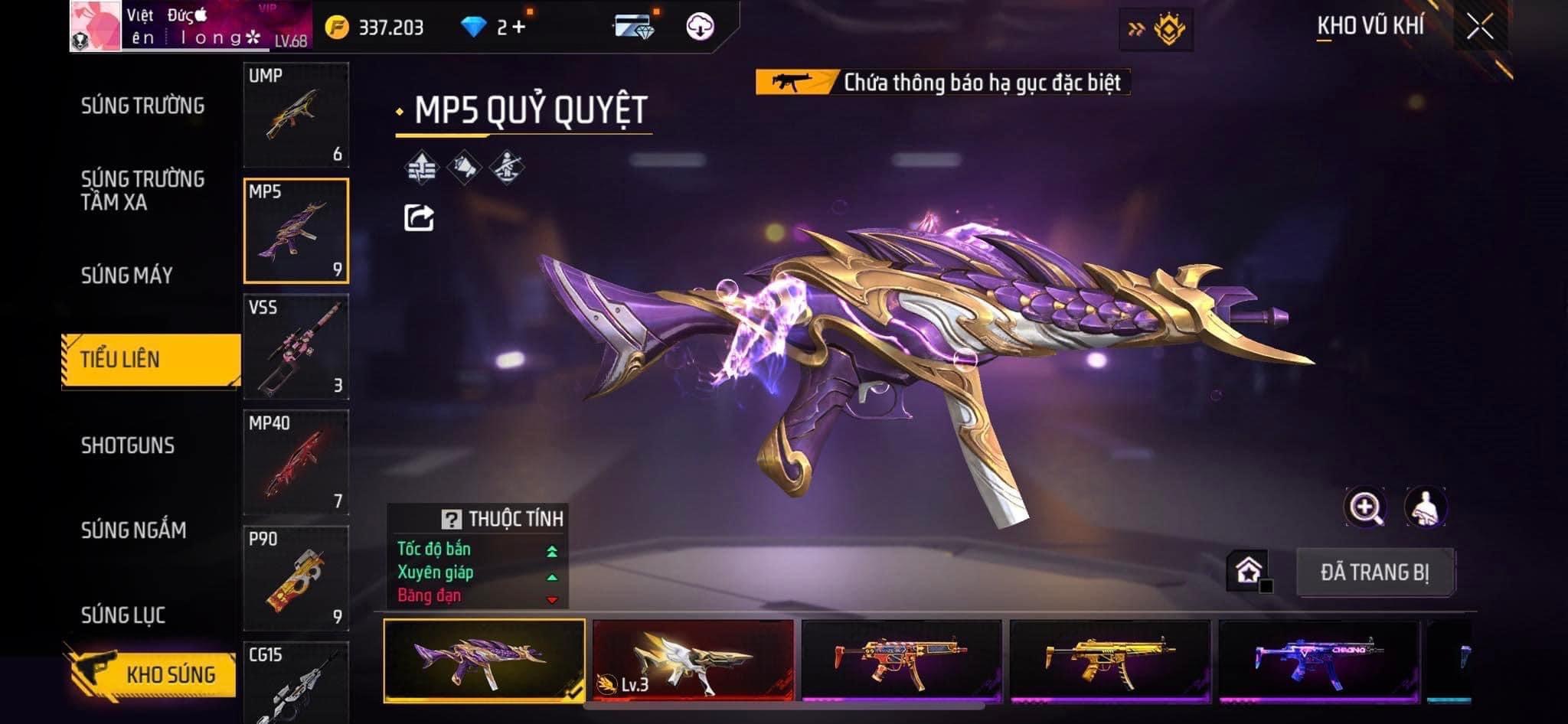Click the Đã Trang Bị equipped button
The width and height of the screenshot is (1568, 724).
pyautogui.click(x=1374, y=572)
